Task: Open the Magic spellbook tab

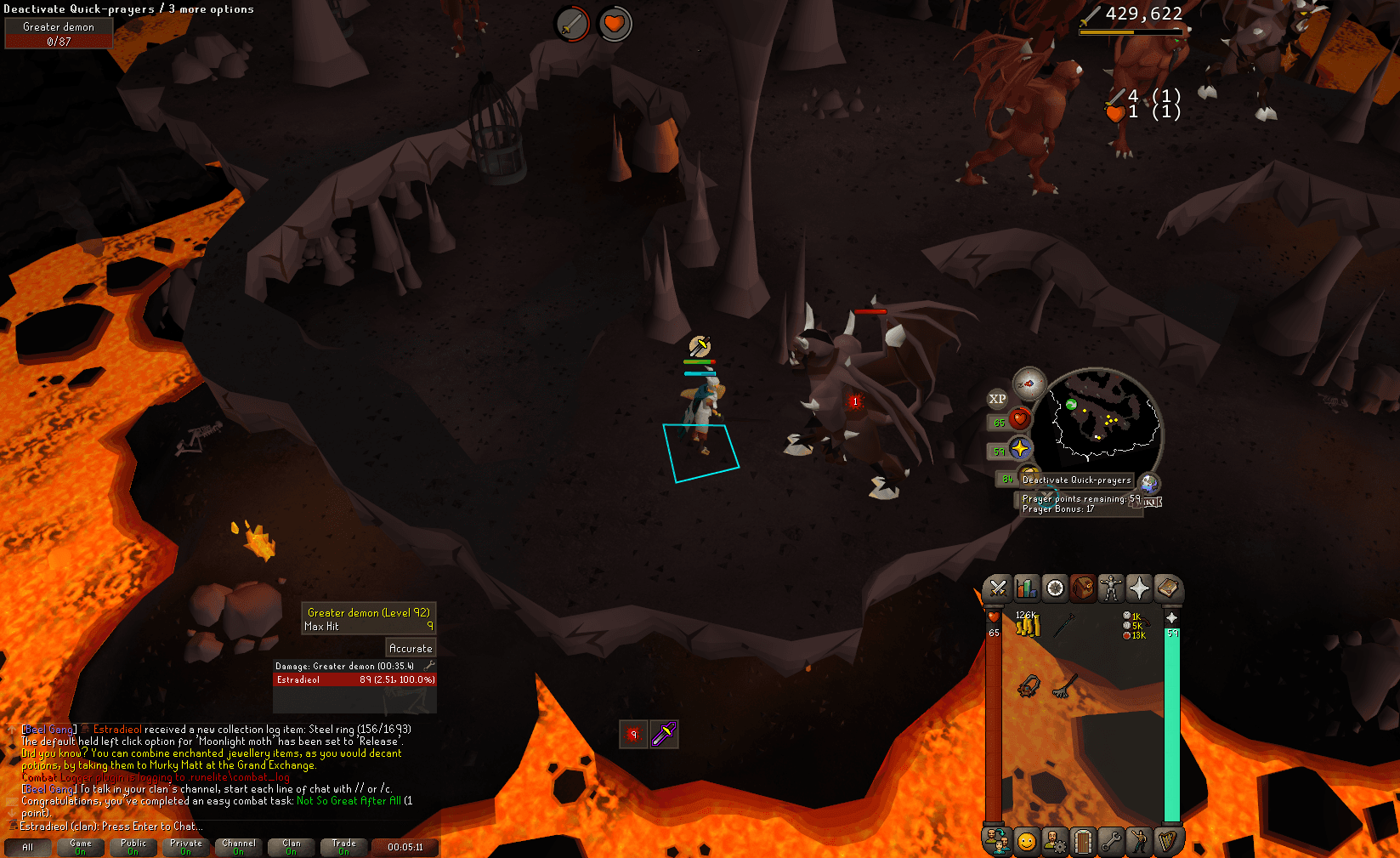Action: [x=1168, y=588]
